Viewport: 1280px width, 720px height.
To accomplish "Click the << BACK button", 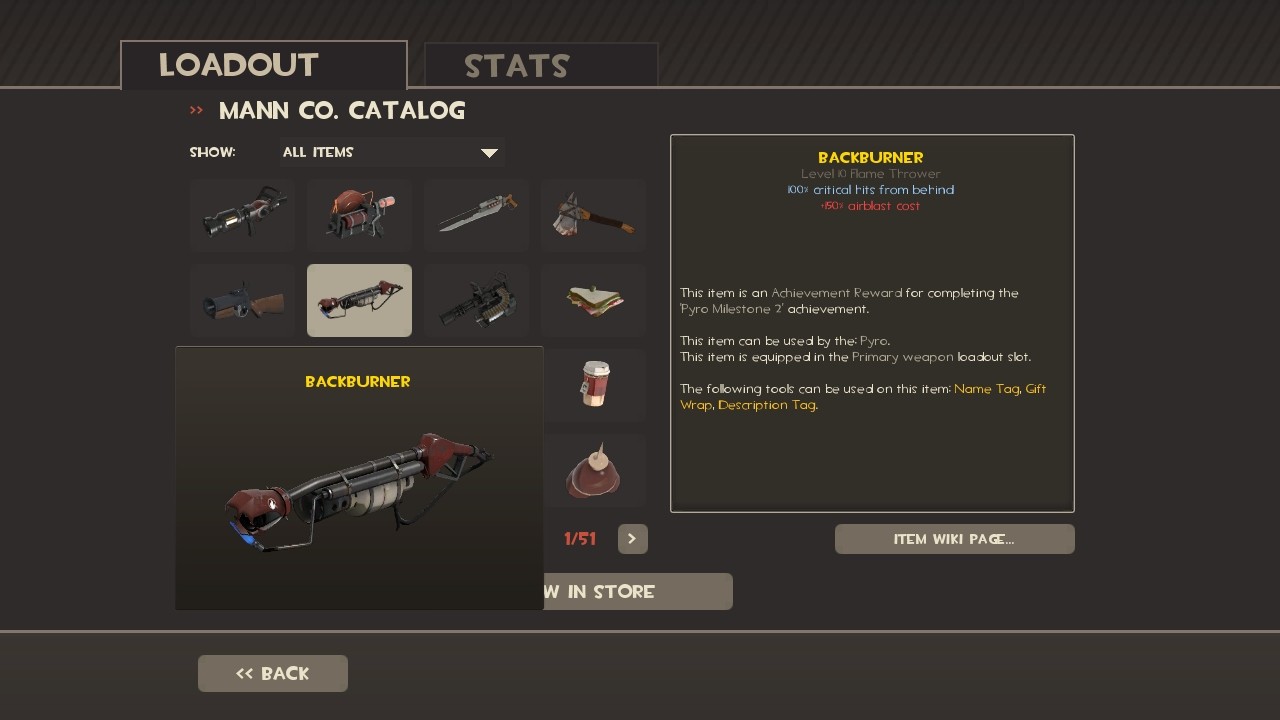I will pyautogui.click(x=272, y=673).
